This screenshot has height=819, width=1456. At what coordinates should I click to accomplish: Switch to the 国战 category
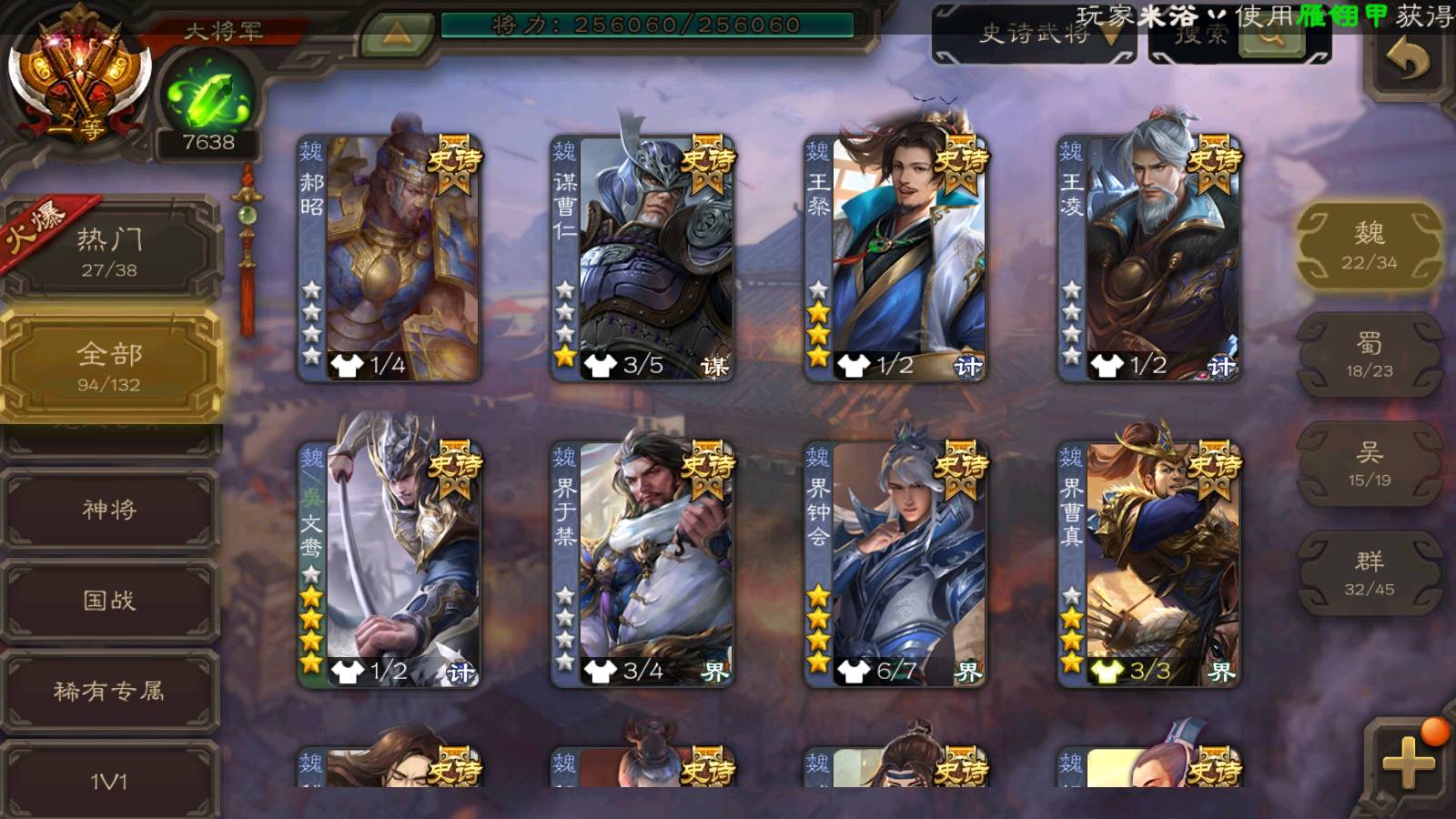click(110, 600)
